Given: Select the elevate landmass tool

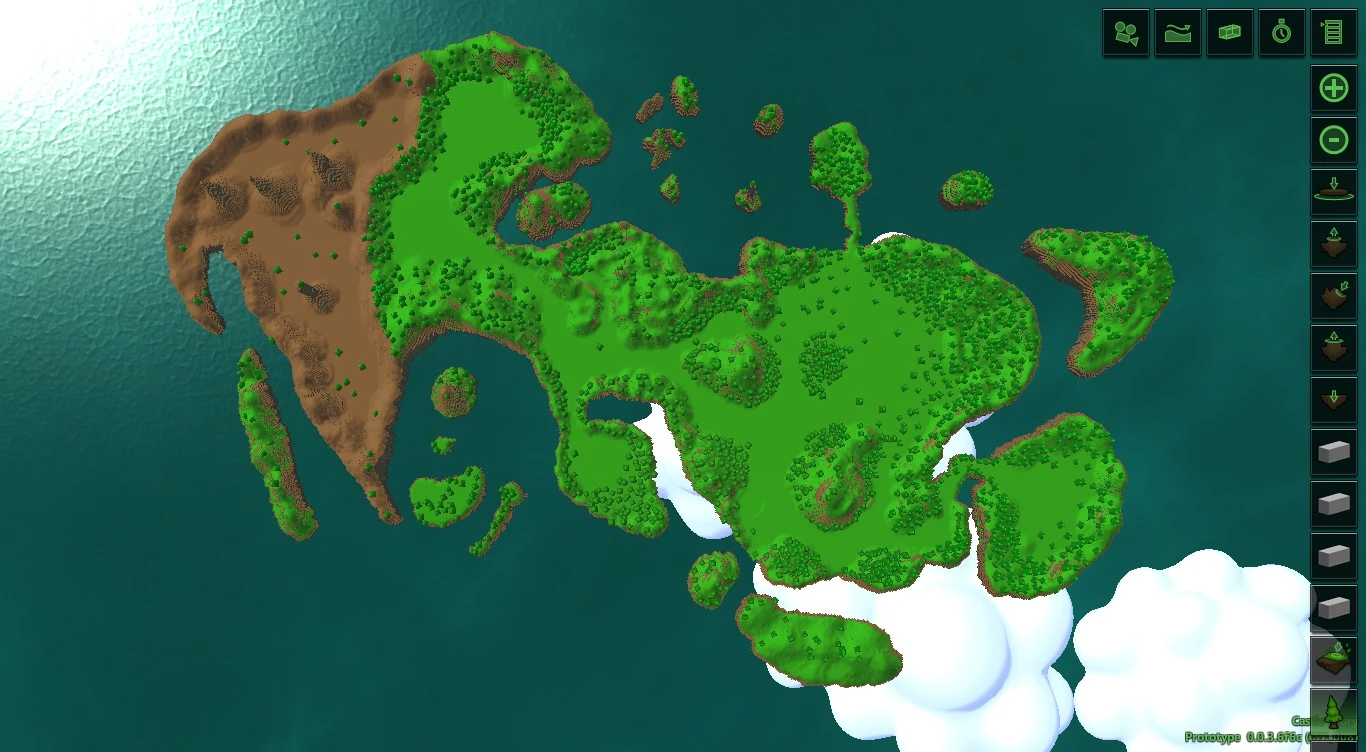Looking at the screenshot, I should pos(1333,349).
